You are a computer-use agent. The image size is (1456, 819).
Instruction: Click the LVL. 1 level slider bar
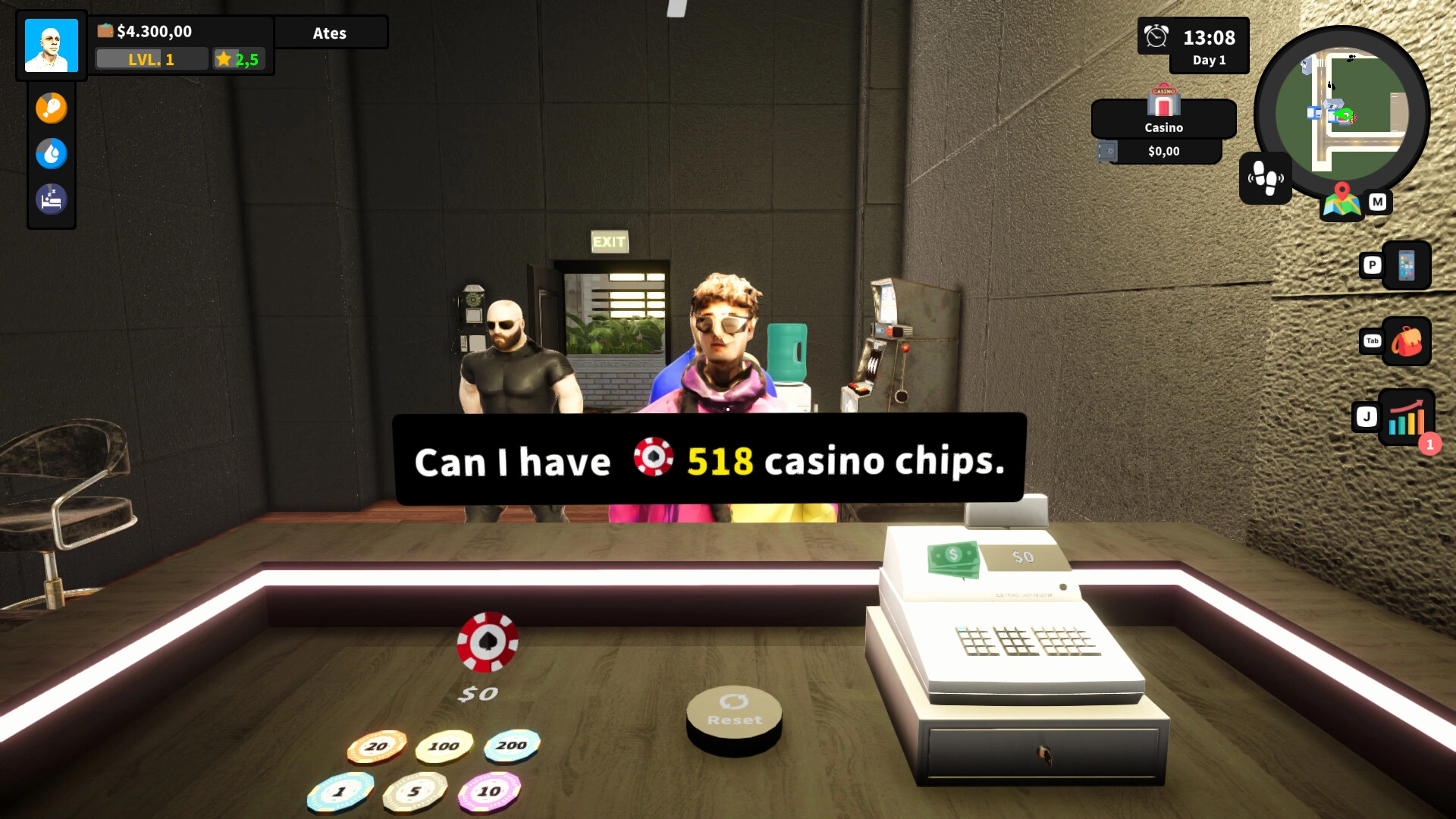tap(151, 58)
